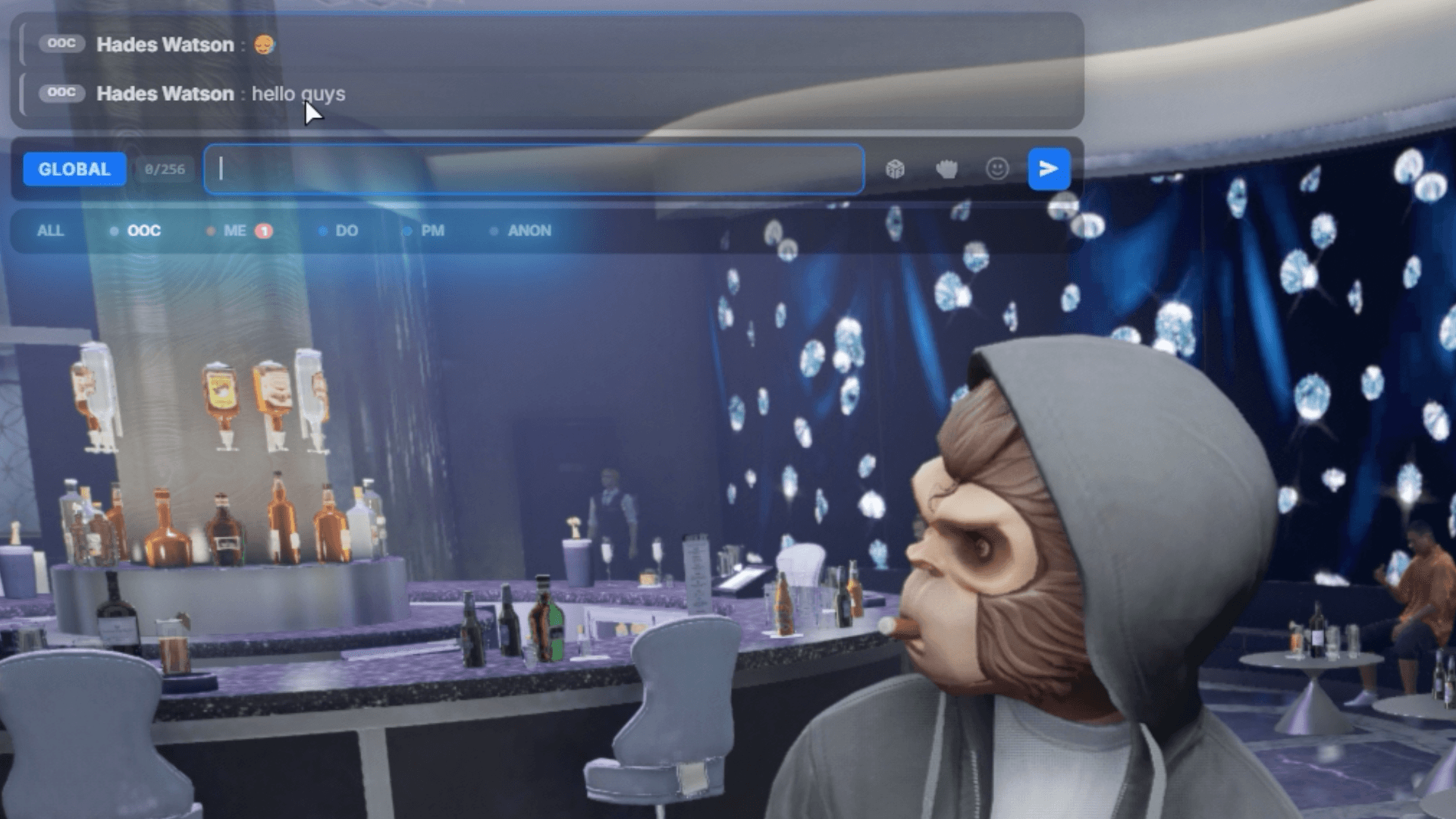The height and width of the screenshot is (819, 1456).
Task: Click the dot beside the ANON filter
Action: (495, 231)
